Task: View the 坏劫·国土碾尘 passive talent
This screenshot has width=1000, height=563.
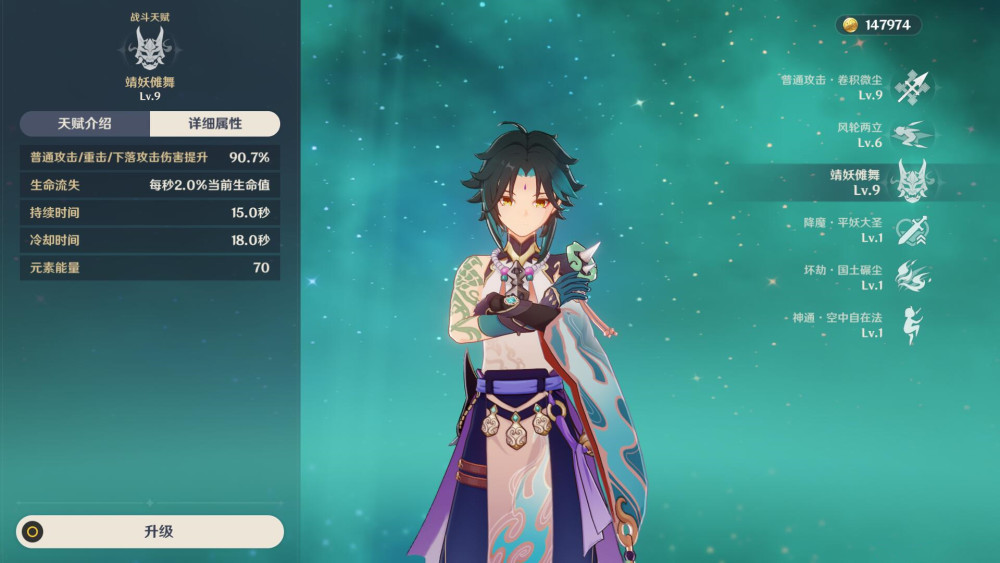Action: pos(911,277)
